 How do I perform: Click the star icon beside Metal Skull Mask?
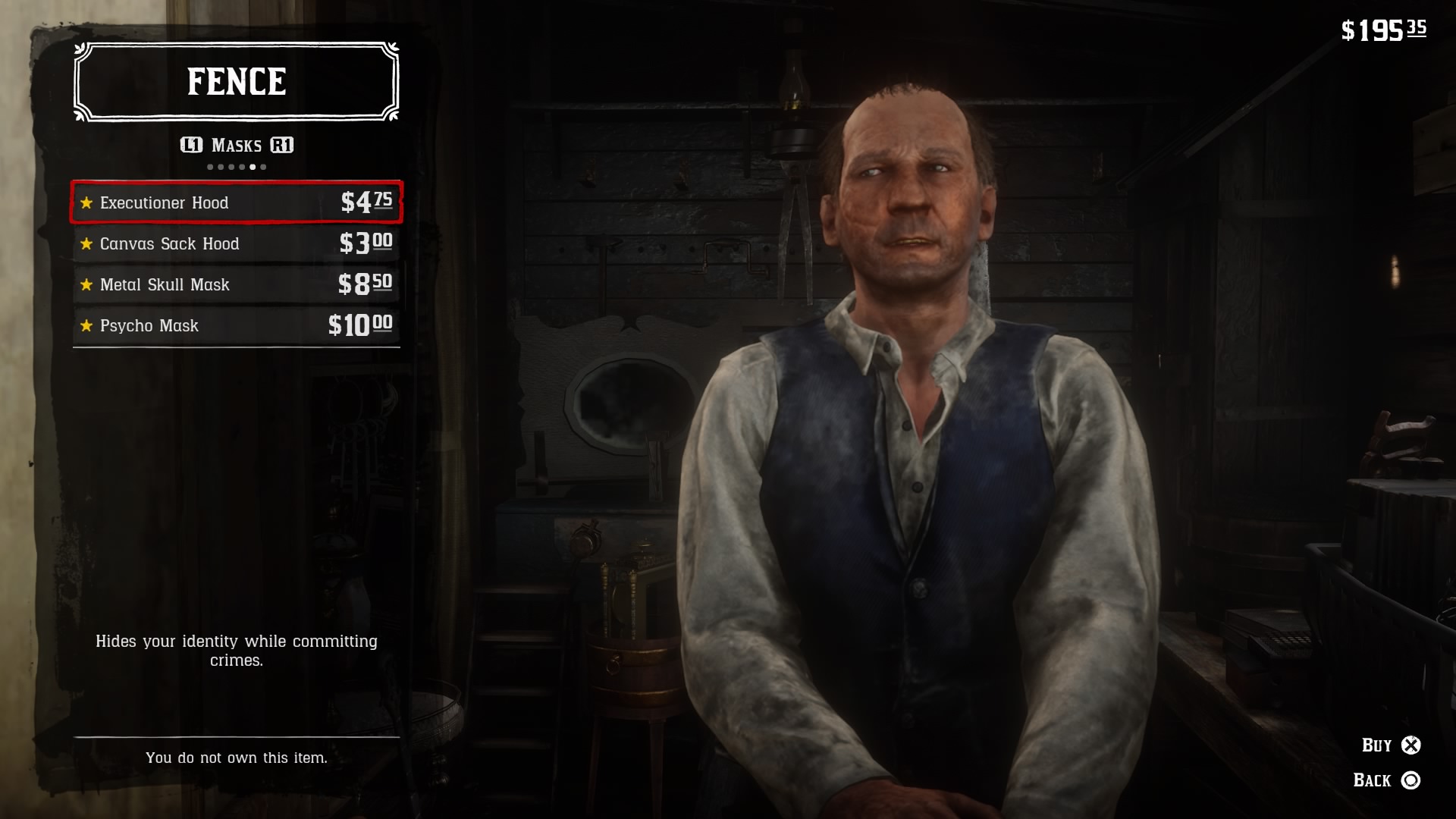coord(86,284)
